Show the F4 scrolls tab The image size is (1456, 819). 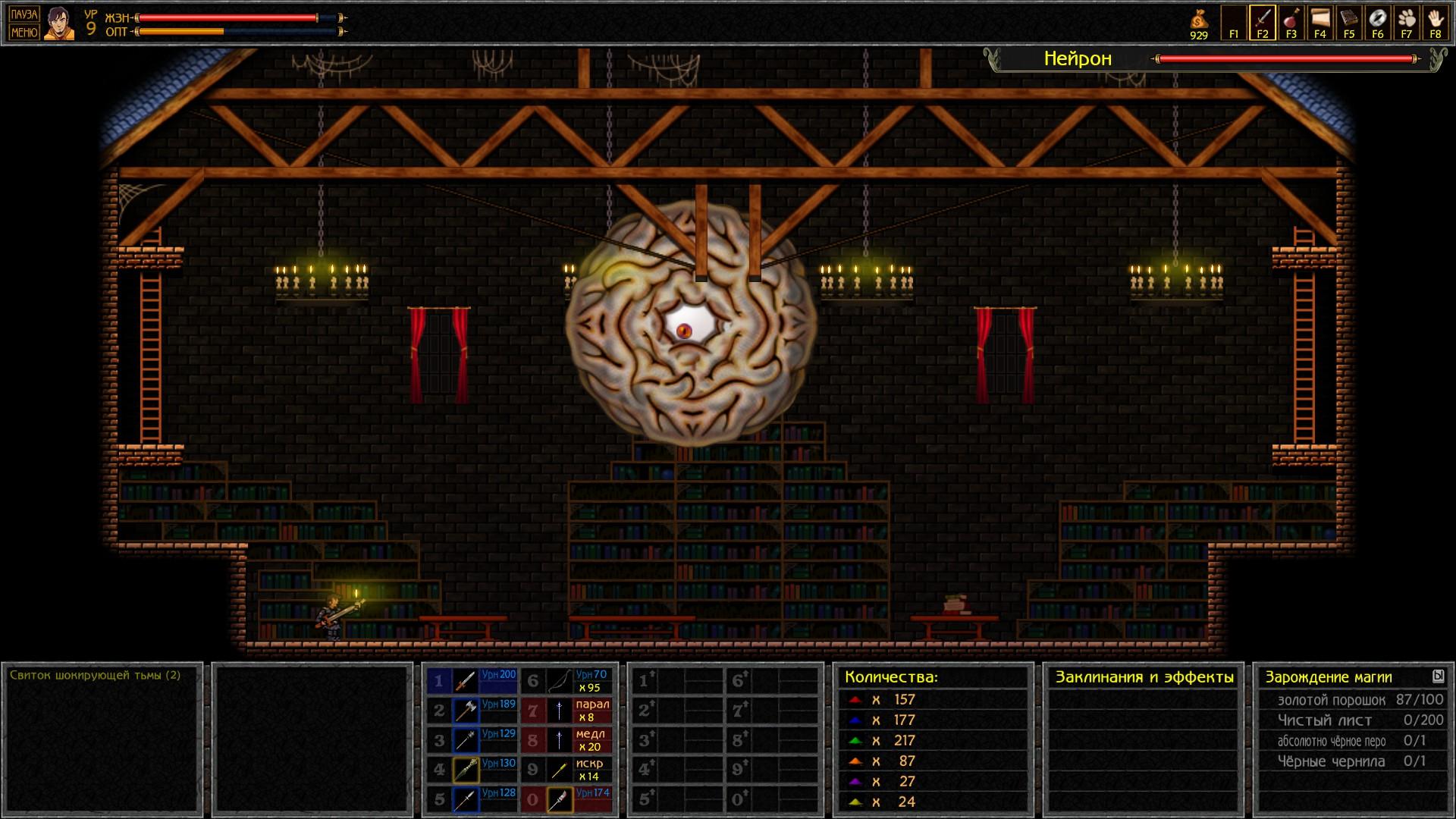tap(1320, 22)
